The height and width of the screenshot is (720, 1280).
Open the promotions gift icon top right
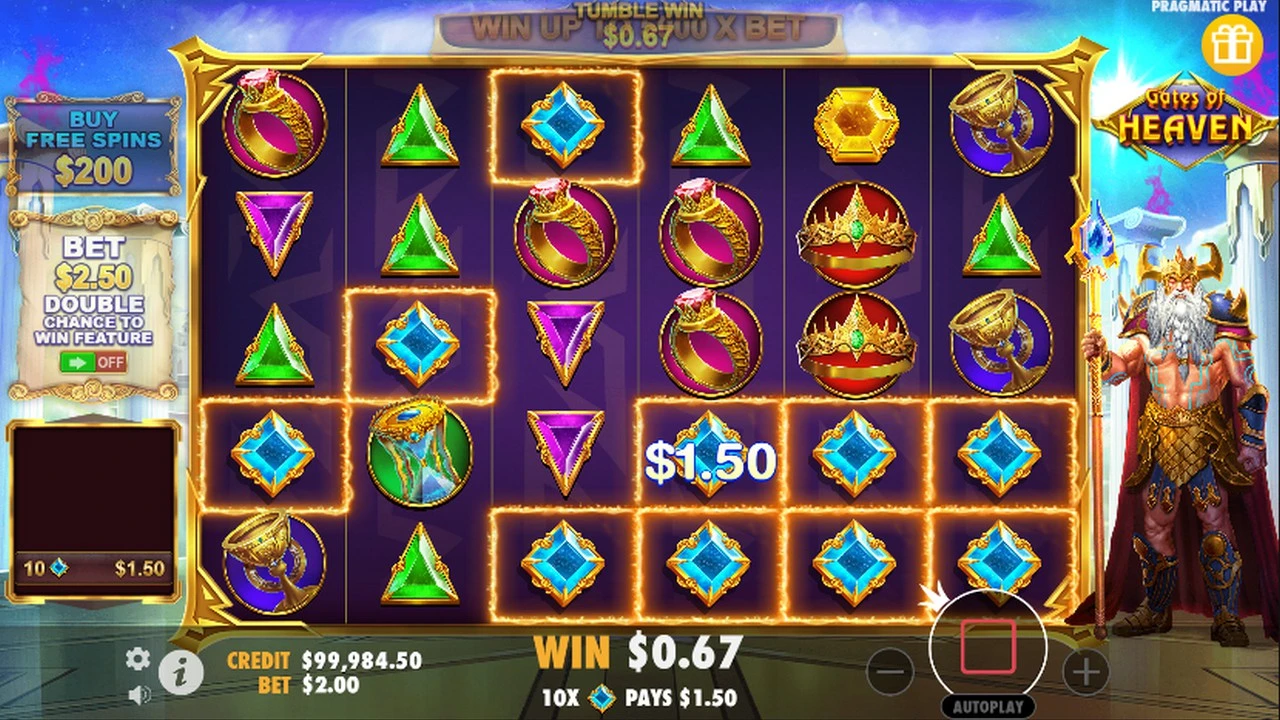1233,42
